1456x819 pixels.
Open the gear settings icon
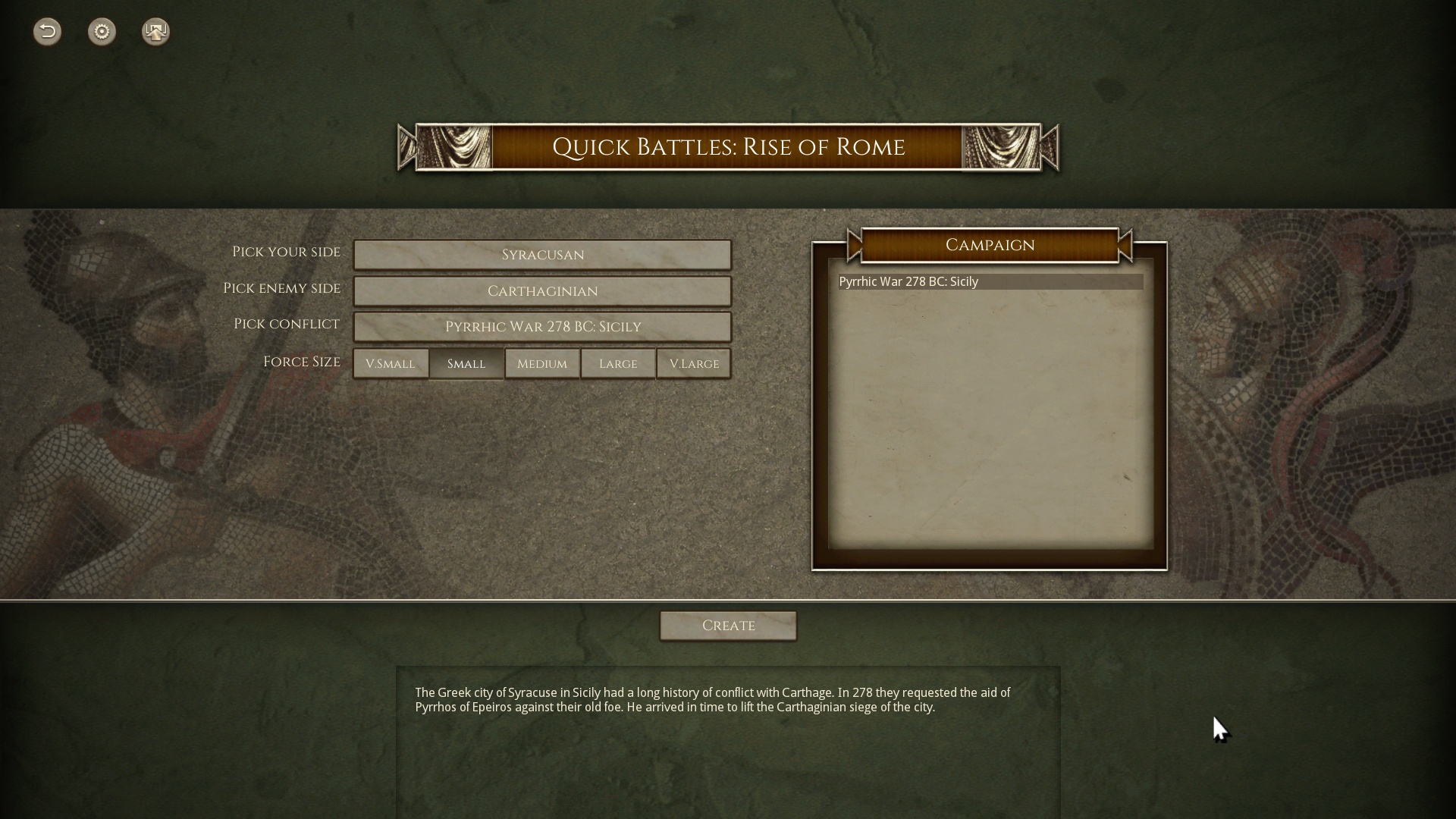(102, 32)
